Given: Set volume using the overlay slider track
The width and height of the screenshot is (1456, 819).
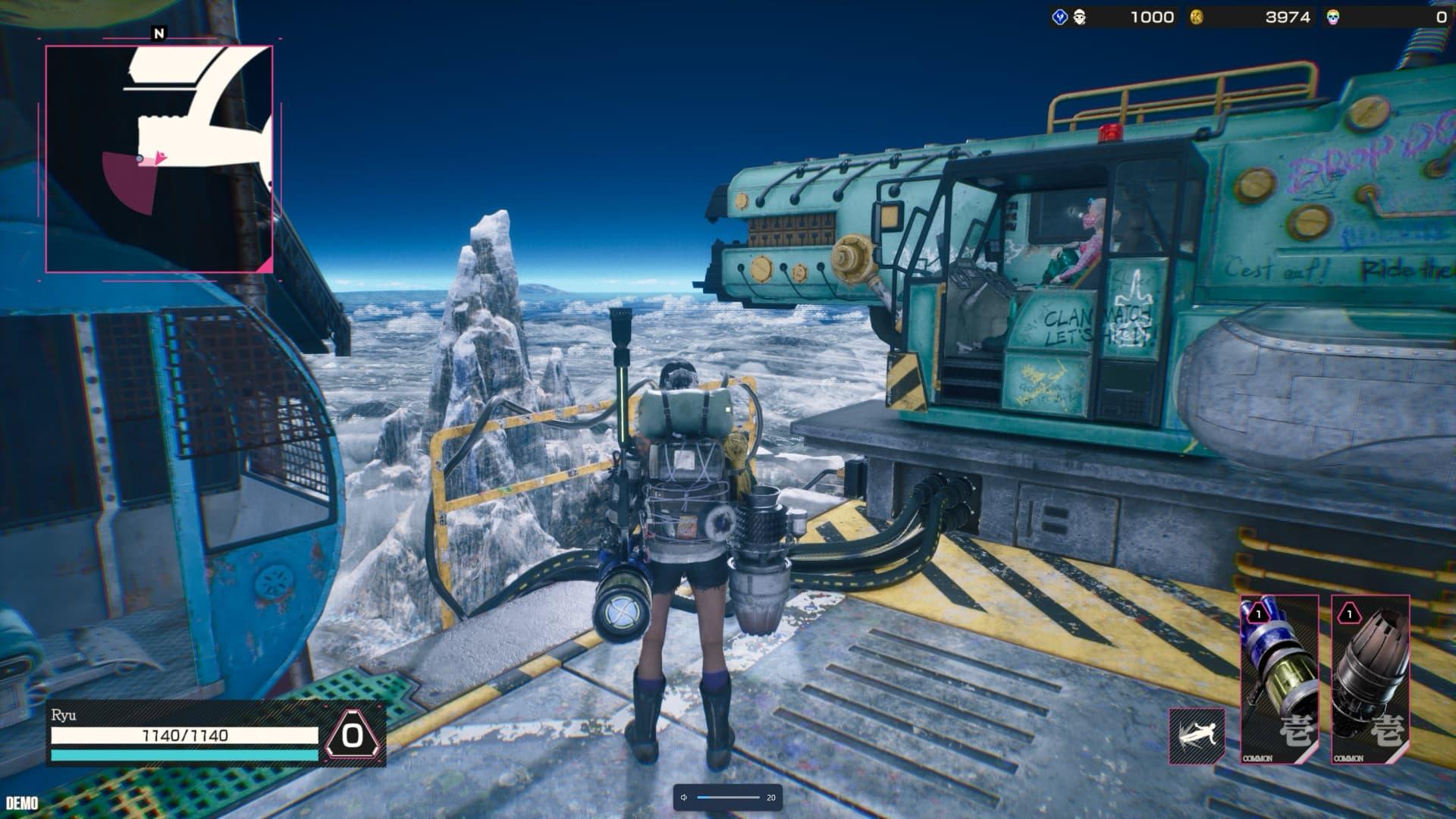Looking at the screenshot, I should (x=728, y=797).
